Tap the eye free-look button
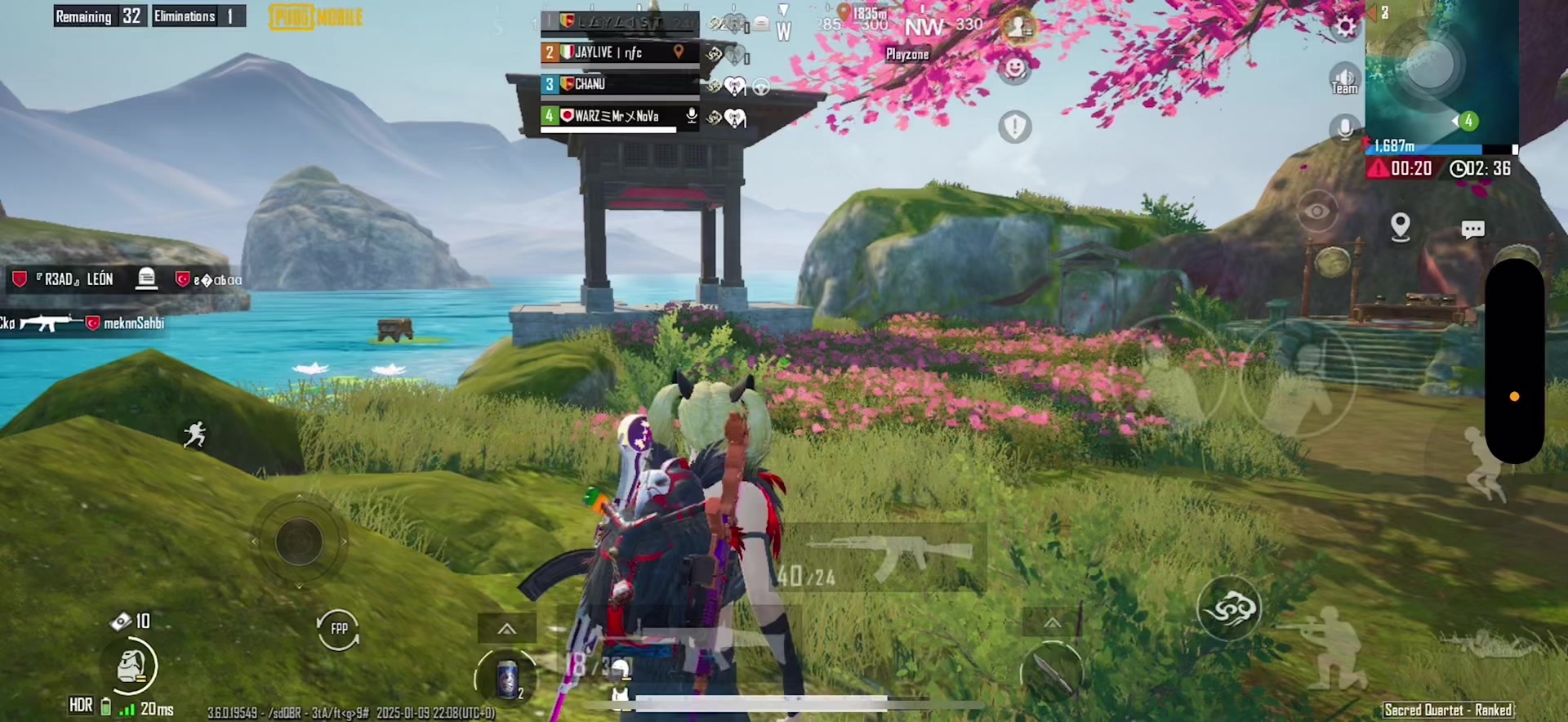 [x=1316, y=212]
